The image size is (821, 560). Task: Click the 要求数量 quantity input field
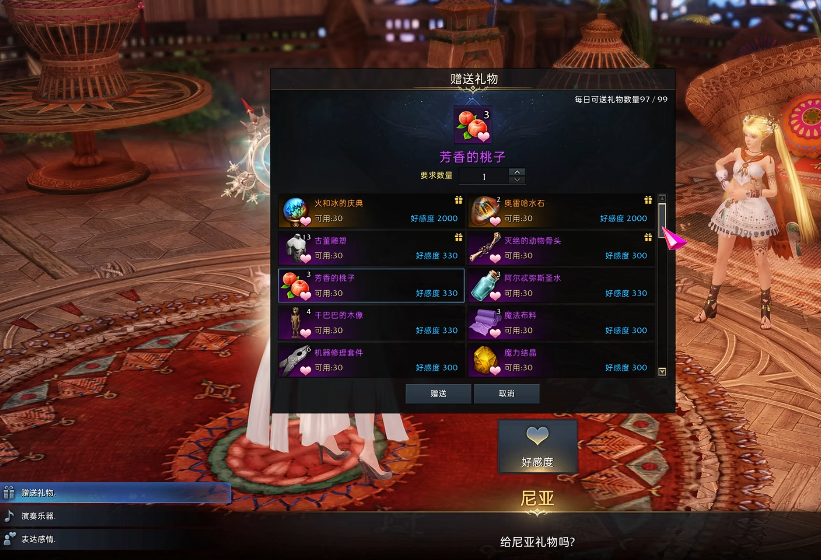click(484, 176)
